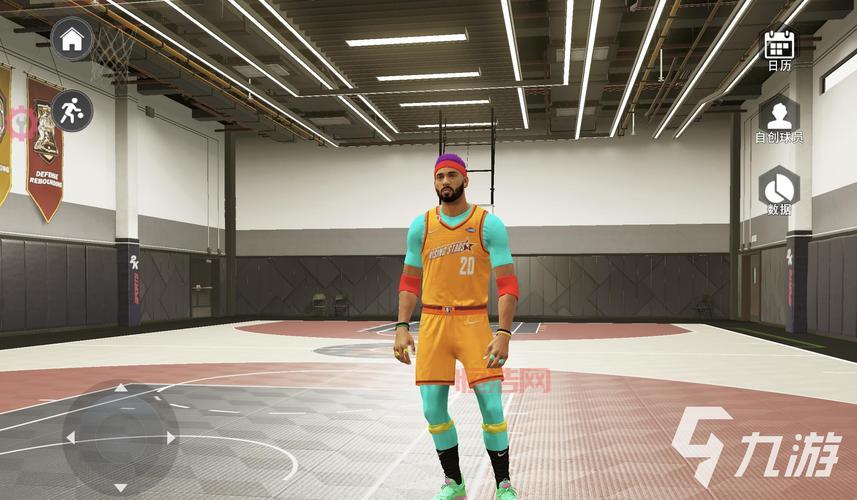
Task: Open the 日历 calendar
Action: click(779, 45)
